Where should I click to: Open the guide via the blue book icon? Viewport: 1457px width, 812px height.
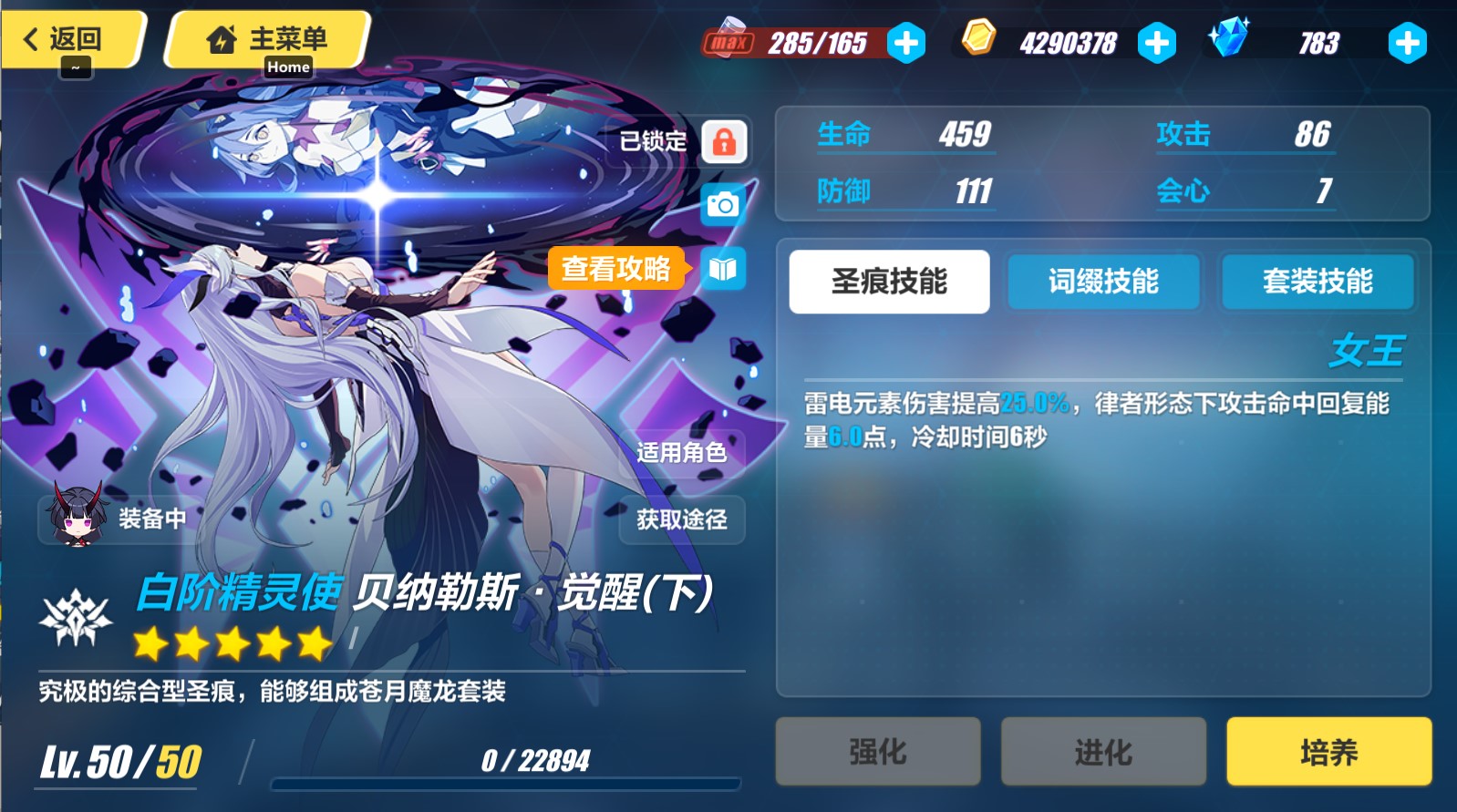tap(722, 270)
